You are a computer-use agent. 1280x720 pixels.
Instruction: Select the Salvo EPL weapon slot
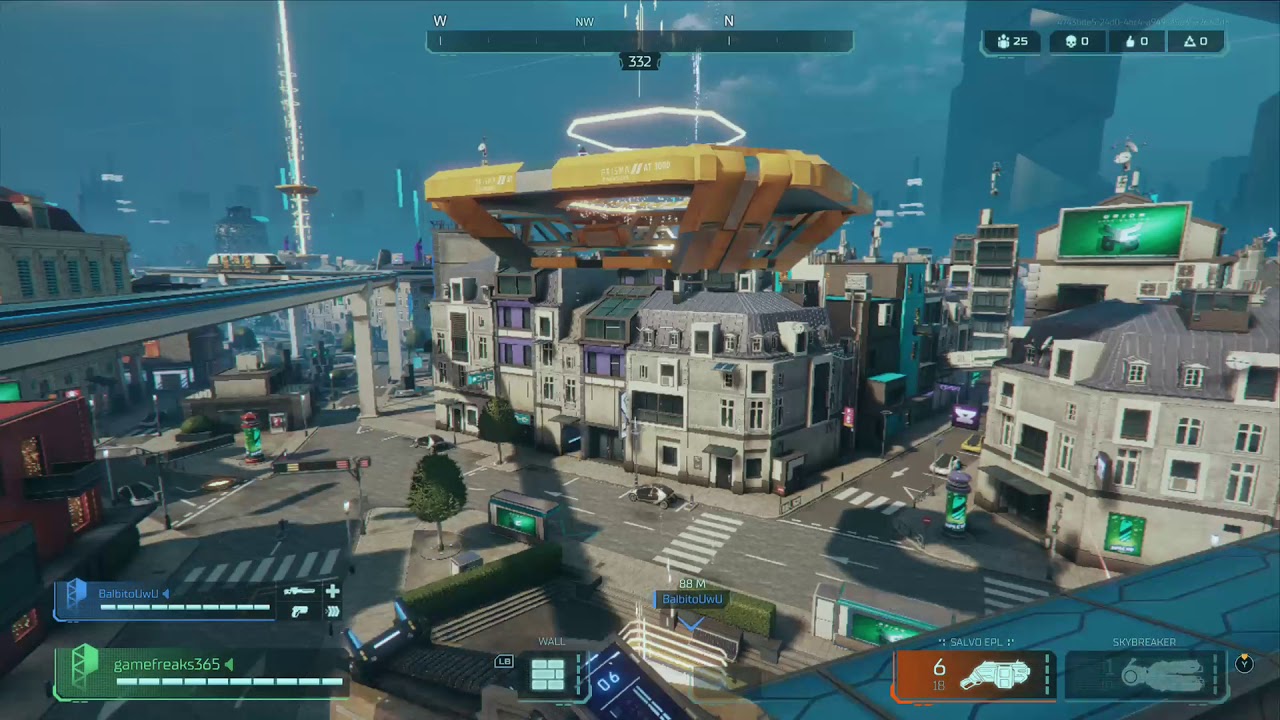pyautogui.click(x=975, y=675)
